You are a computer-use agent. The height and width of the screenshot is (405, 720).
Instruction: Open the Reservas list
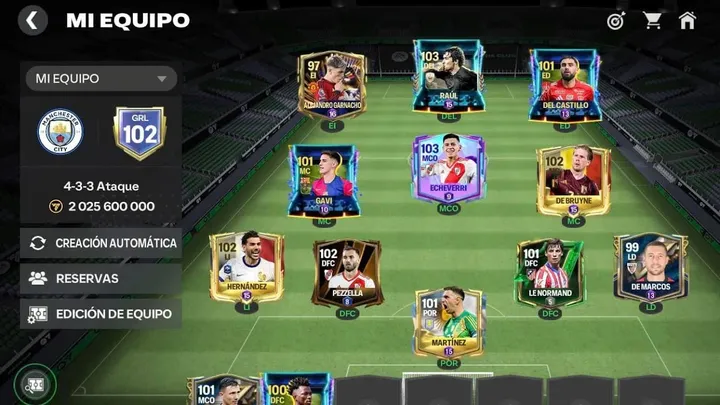[101, 278]
